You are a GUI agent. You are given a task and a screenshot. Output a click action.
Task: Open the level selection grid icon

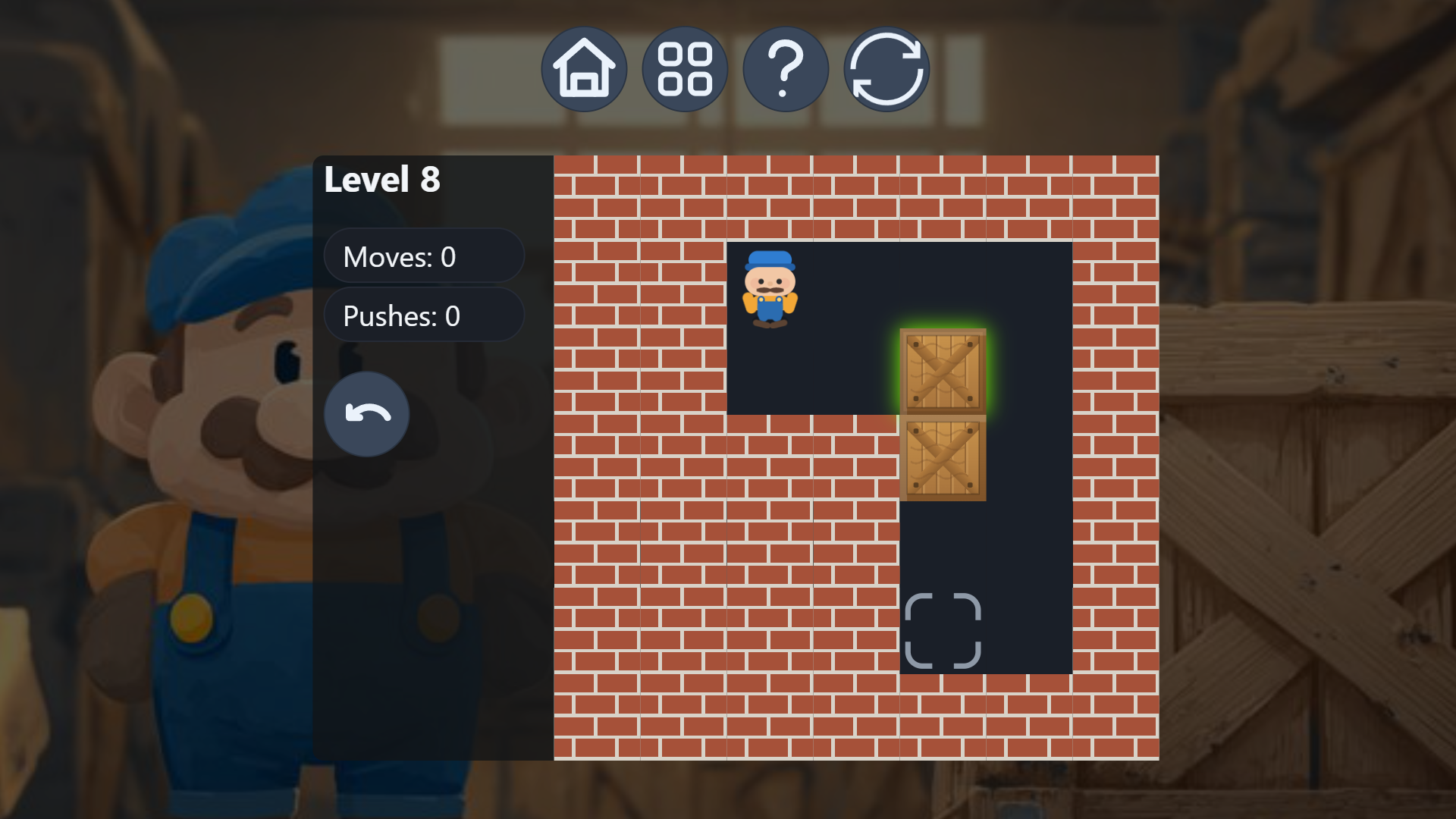[685, 68]
